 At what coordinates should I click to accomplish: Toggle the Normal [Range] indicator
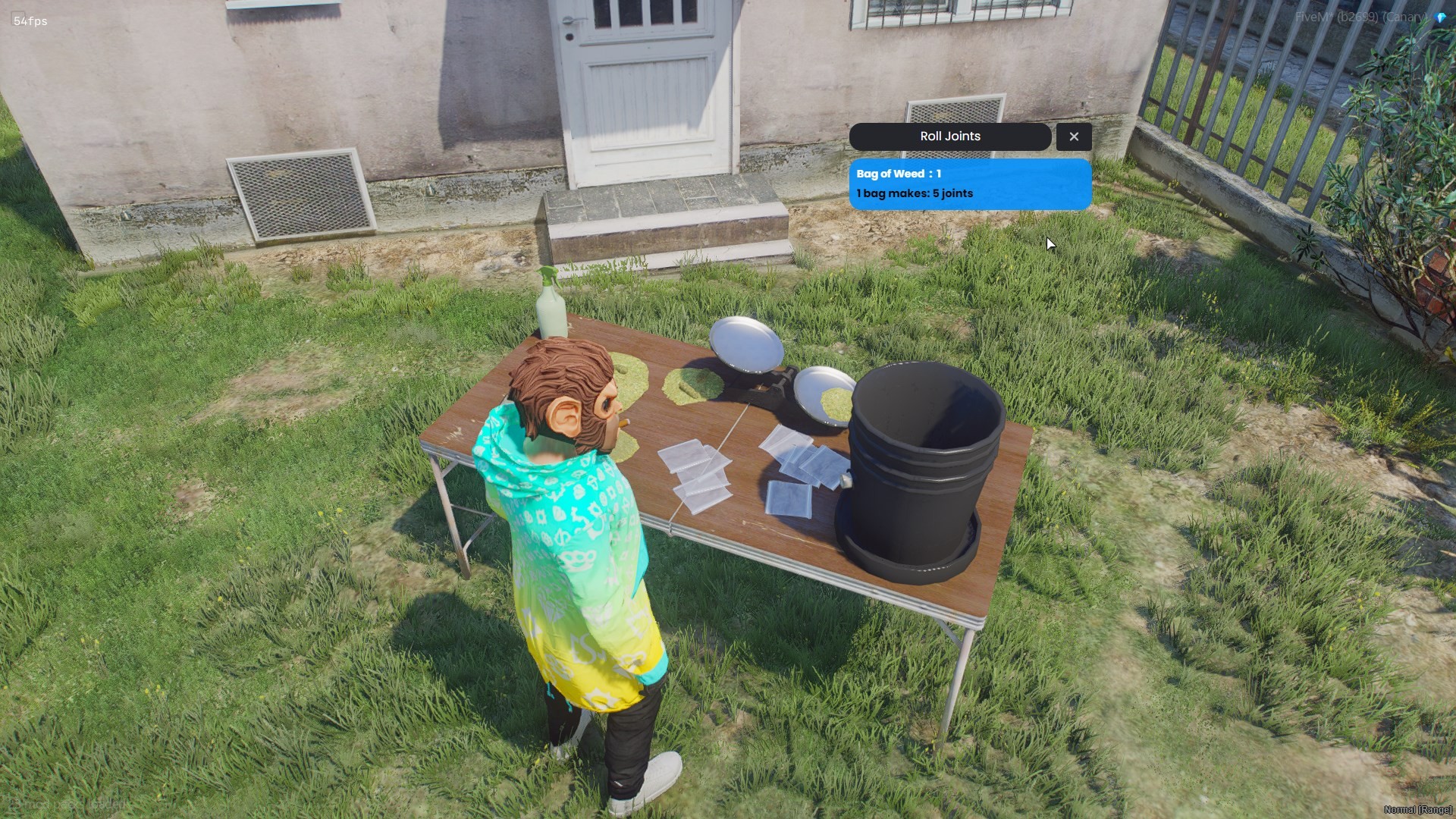(x=1417, y=810)
